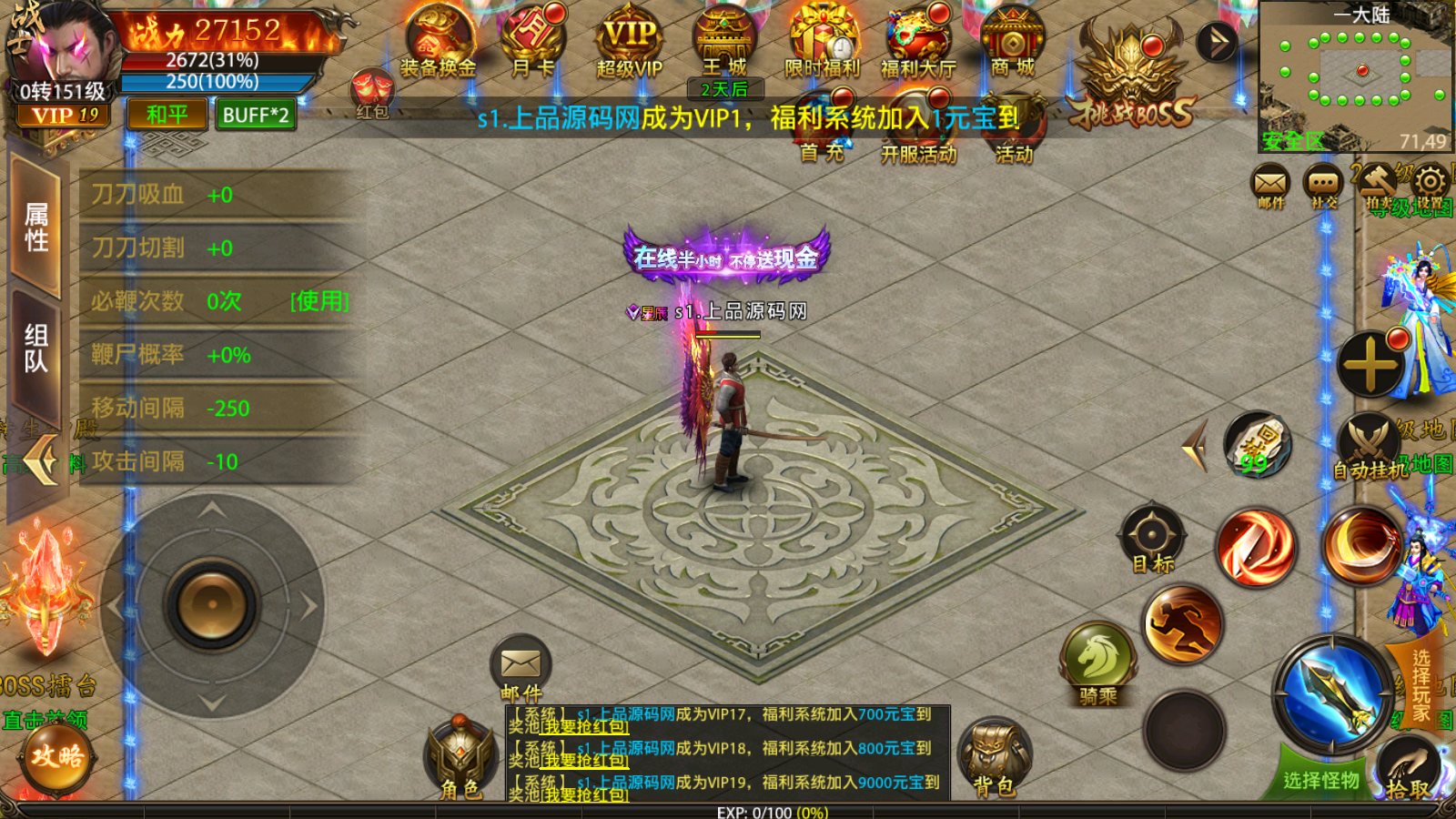Open the 限时福利 limited-time benefits
The width and height of the screenshot is (1456, 819).
(x=822, y=41)
